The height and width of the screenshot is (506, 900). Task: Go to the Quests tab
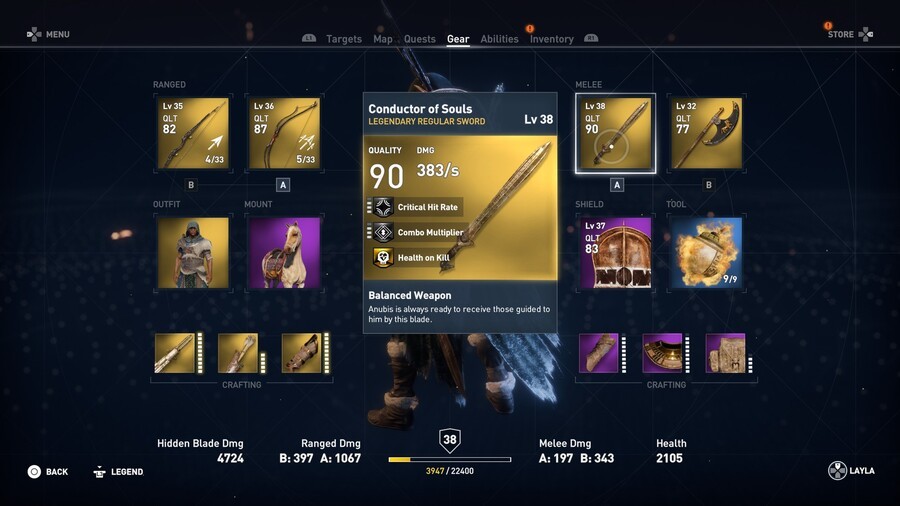tap(420, 39)
